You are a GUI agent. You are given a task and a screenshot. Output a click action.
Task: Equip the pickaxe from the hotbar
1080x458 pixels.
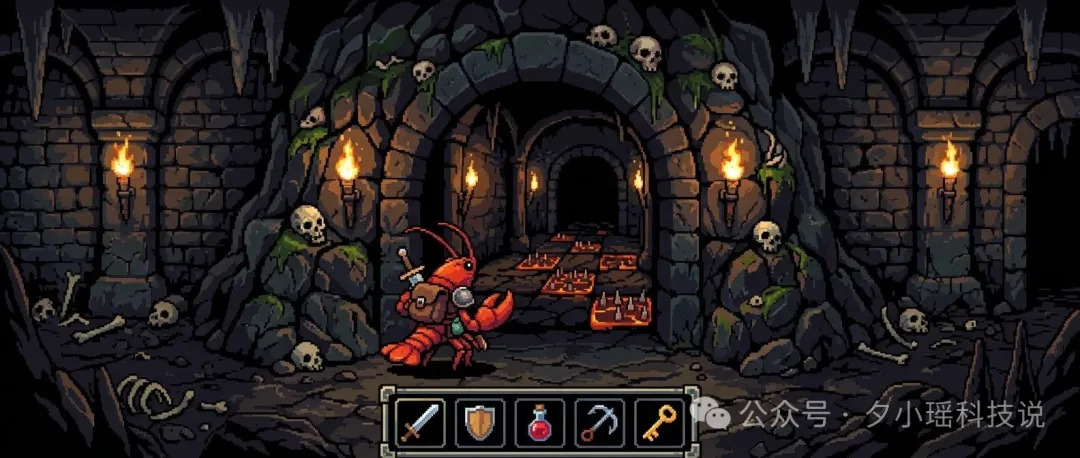click(x=599, y=421)
